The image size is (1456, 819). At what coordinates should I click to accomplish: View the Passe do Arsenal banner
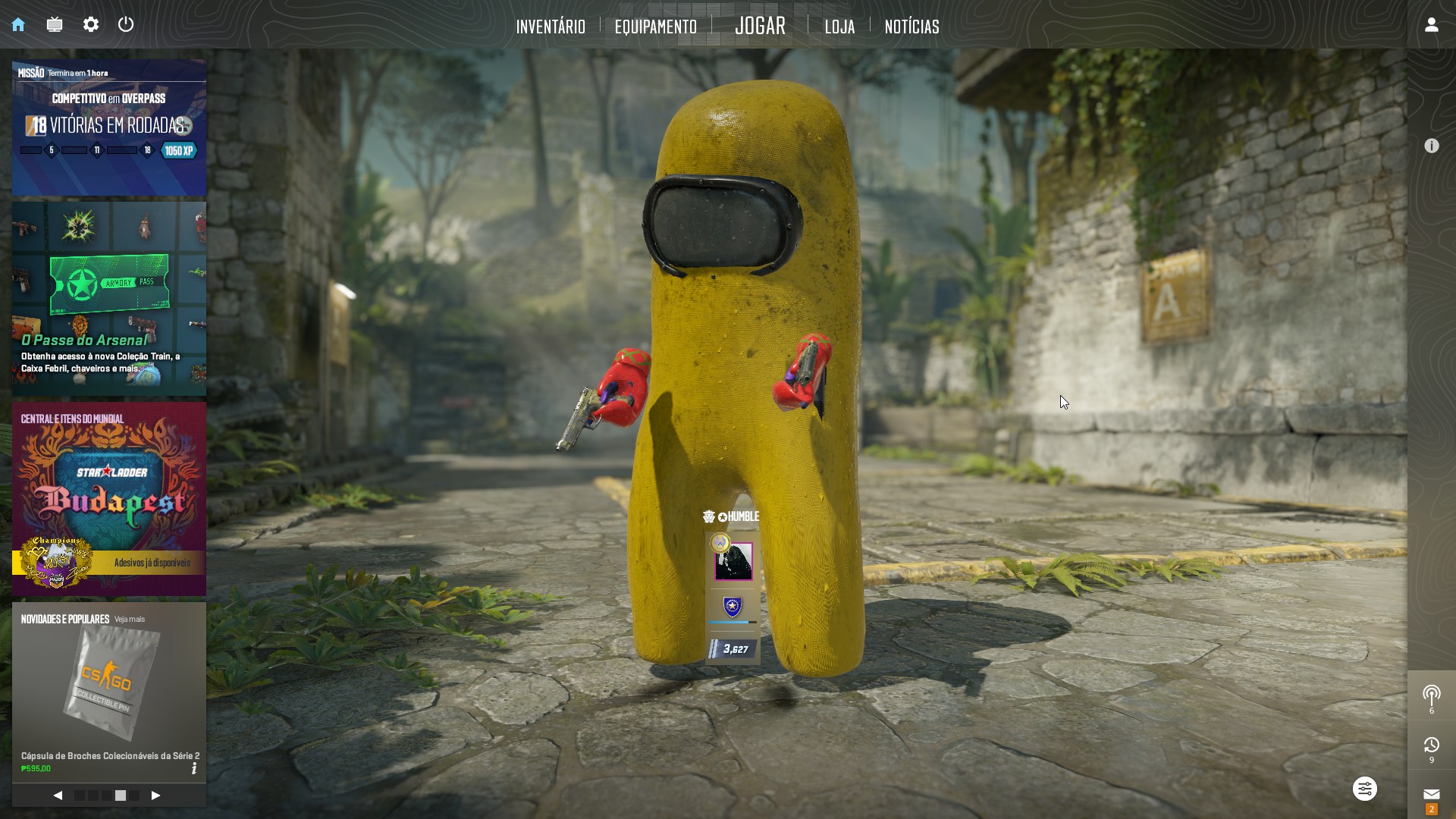tap(109, 299)
